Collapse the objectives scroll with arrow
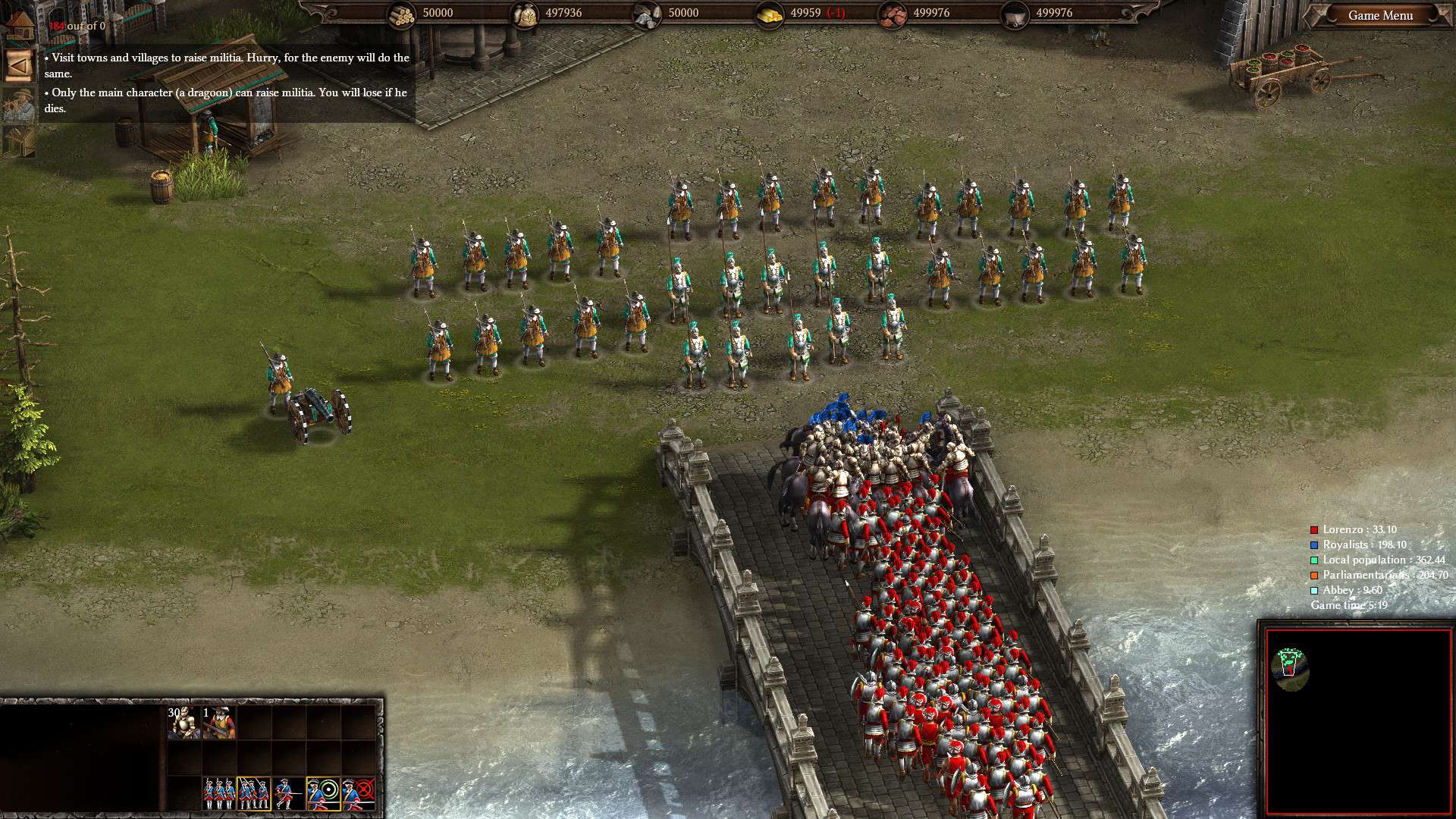Screen dimensions: 1456x819 [18, 66]
